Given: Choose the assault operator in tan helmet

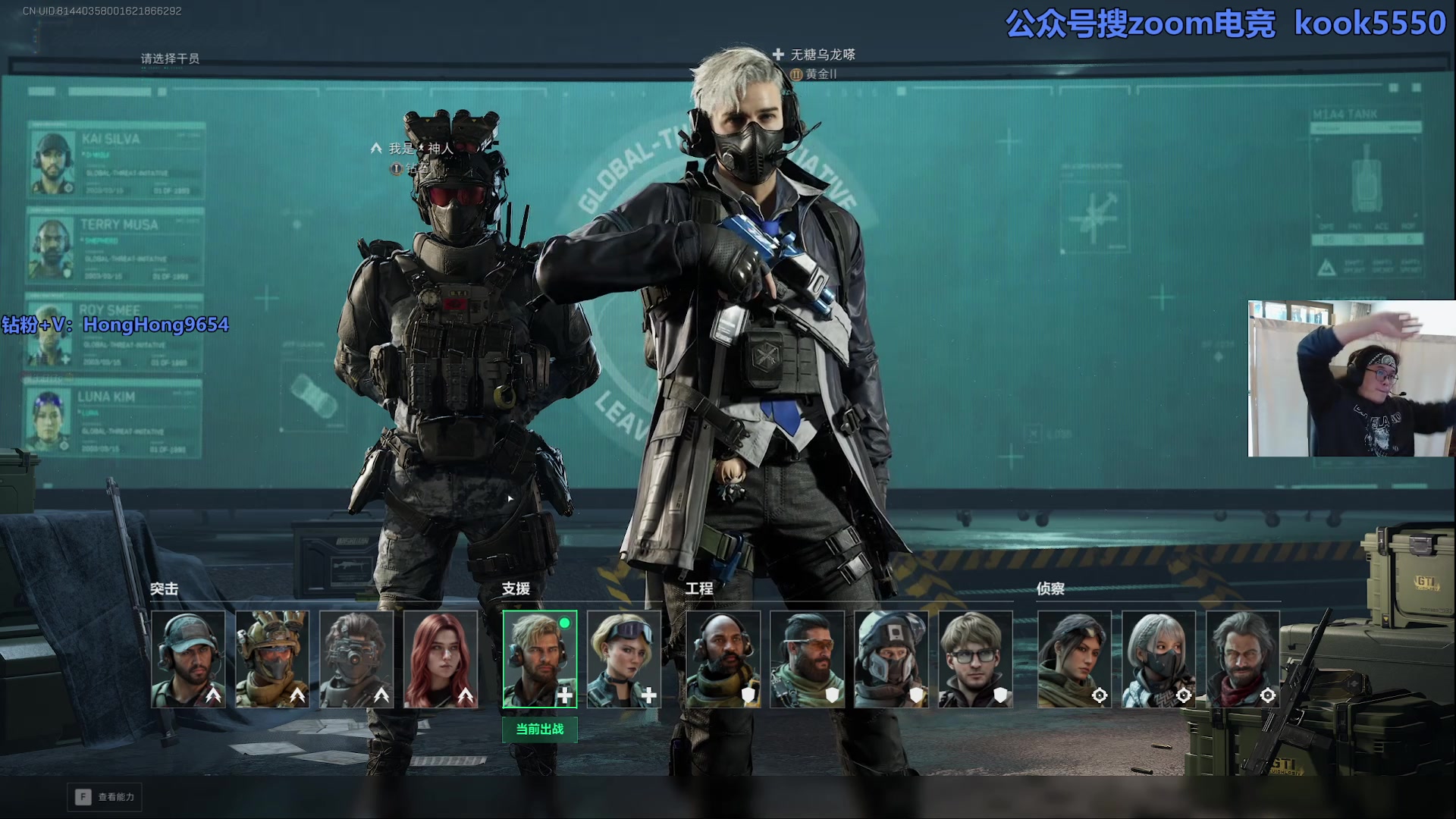Looking at the screenshot, I should click(x=272, y=659).
